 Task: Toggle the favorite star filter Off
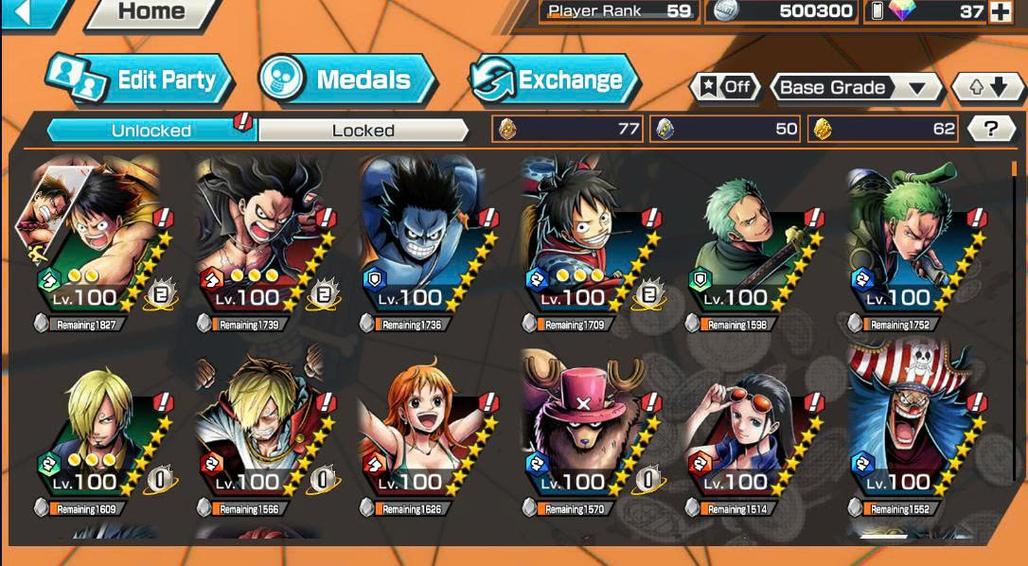724,87
